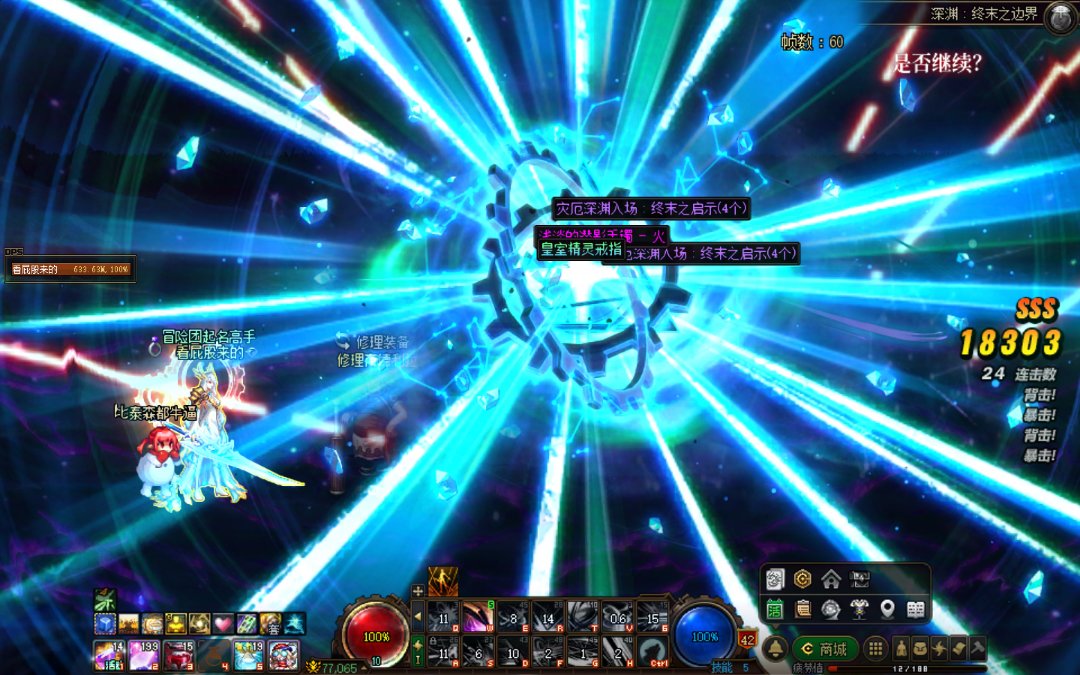Image resolution: width=1080 pixels, height=675 pixels.
Task: Open the nine-dot grid menu button
Action: pyautogui.click(x=874, y=648)
